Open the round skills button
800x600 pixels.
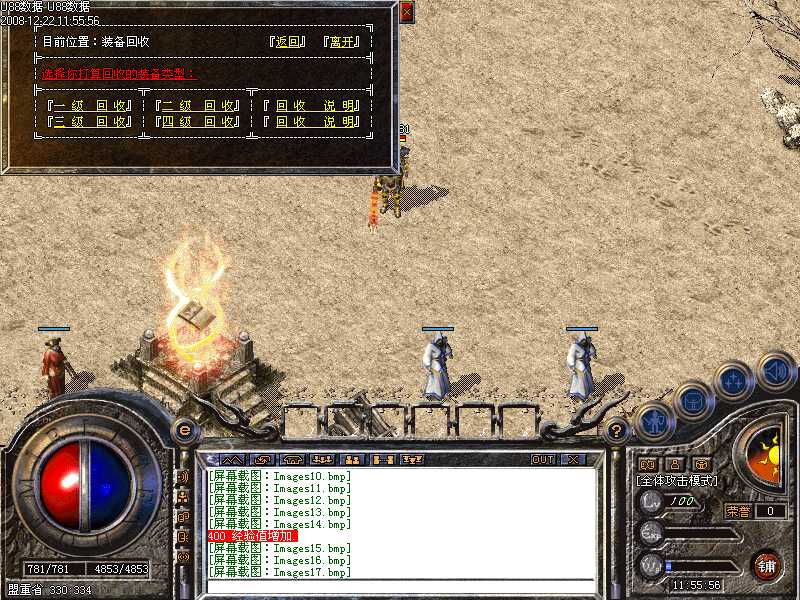[734, 382]
